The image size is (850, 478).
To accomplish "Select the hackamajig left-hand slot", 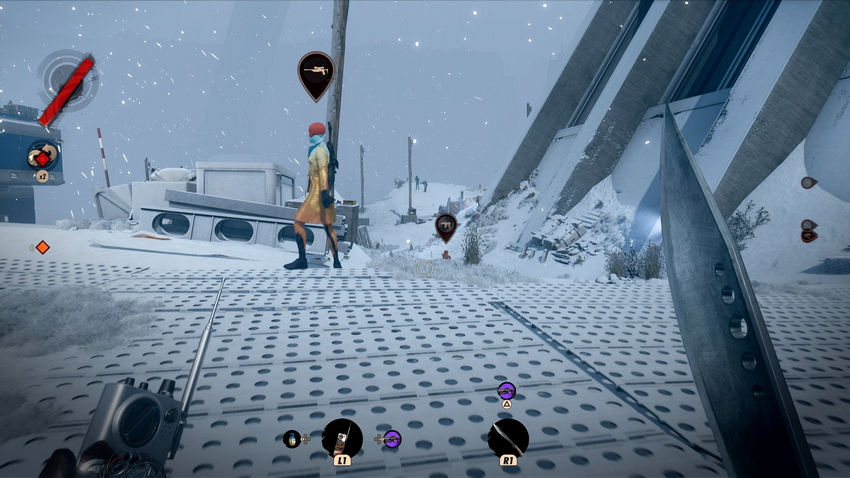I will [x=342, y=438].
